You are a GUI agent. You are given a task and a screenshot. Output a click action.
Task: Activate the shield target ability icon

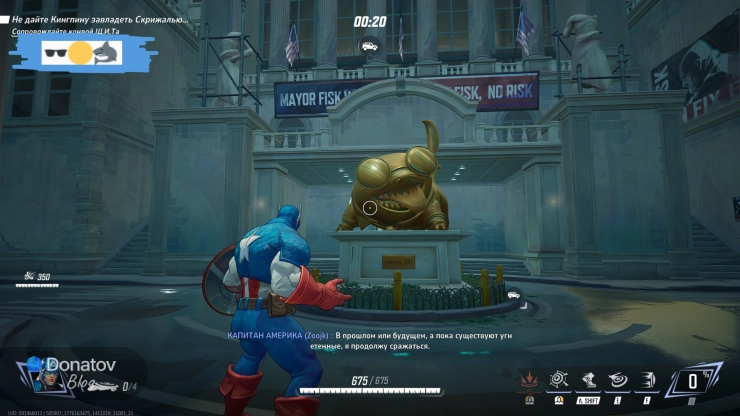point(558,380)
